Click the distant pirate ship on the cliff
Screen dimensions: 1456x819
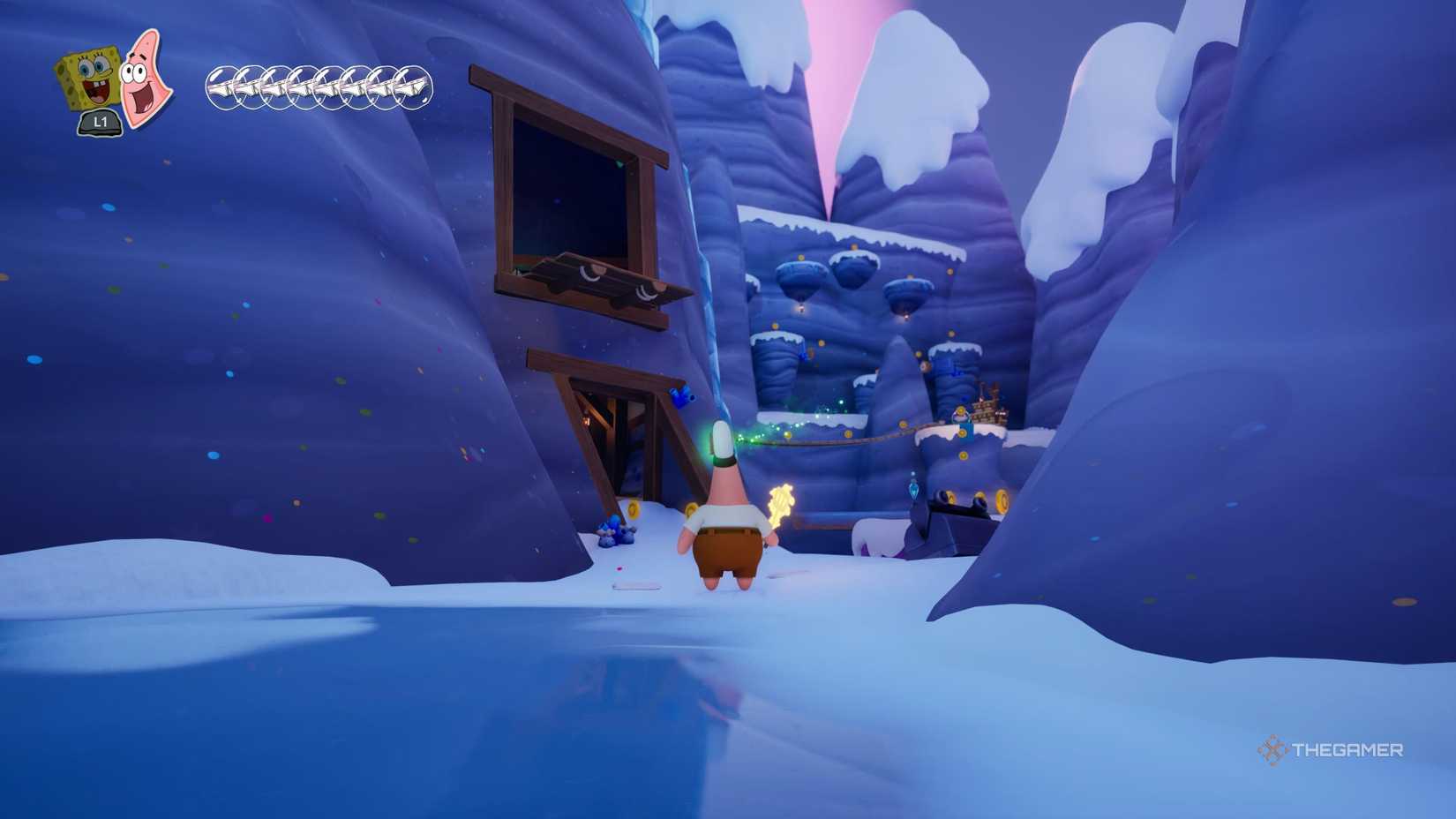[x=990, y=402]
